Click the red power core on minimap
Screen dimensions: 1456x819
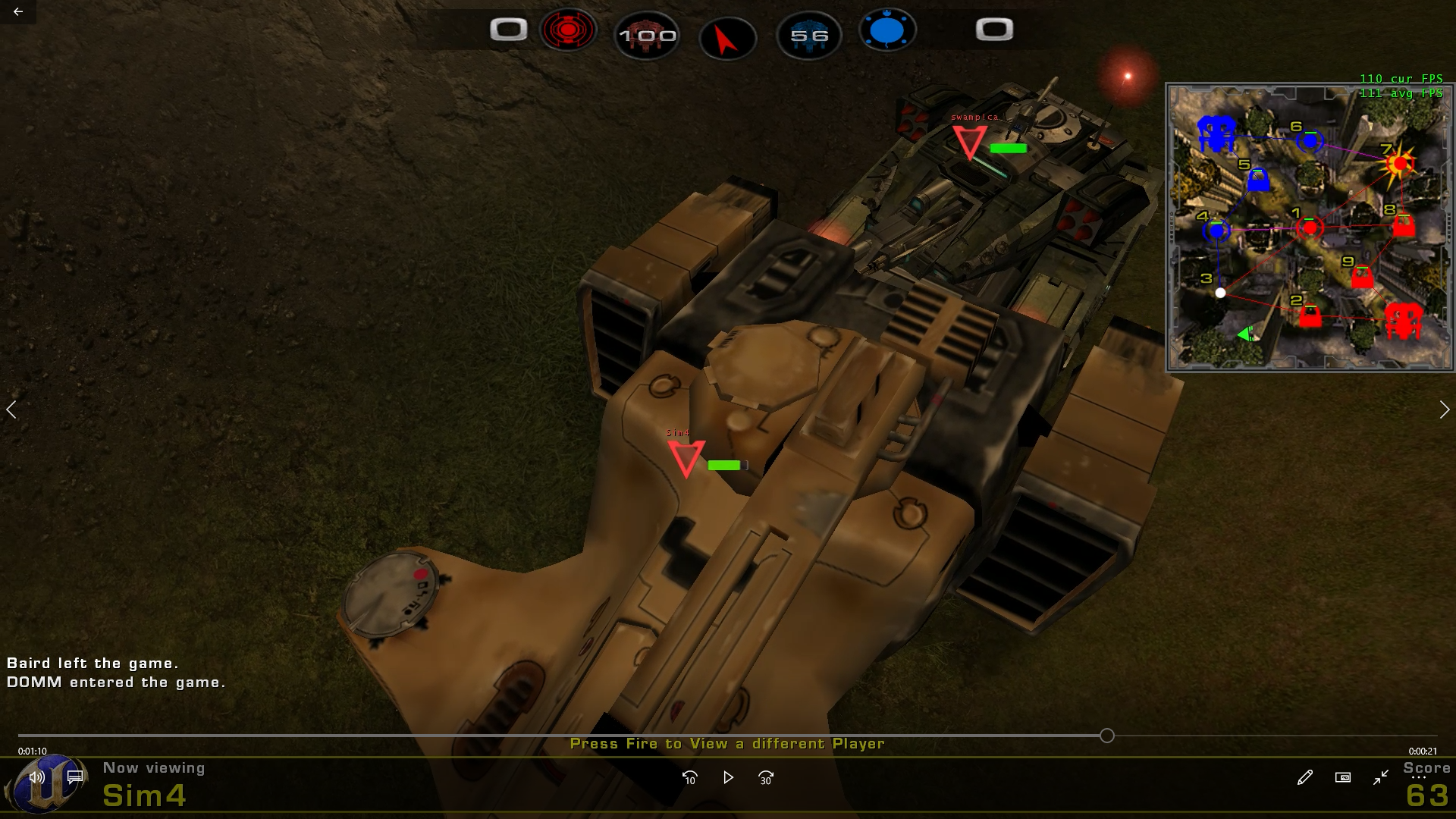tap(1403, 321)
